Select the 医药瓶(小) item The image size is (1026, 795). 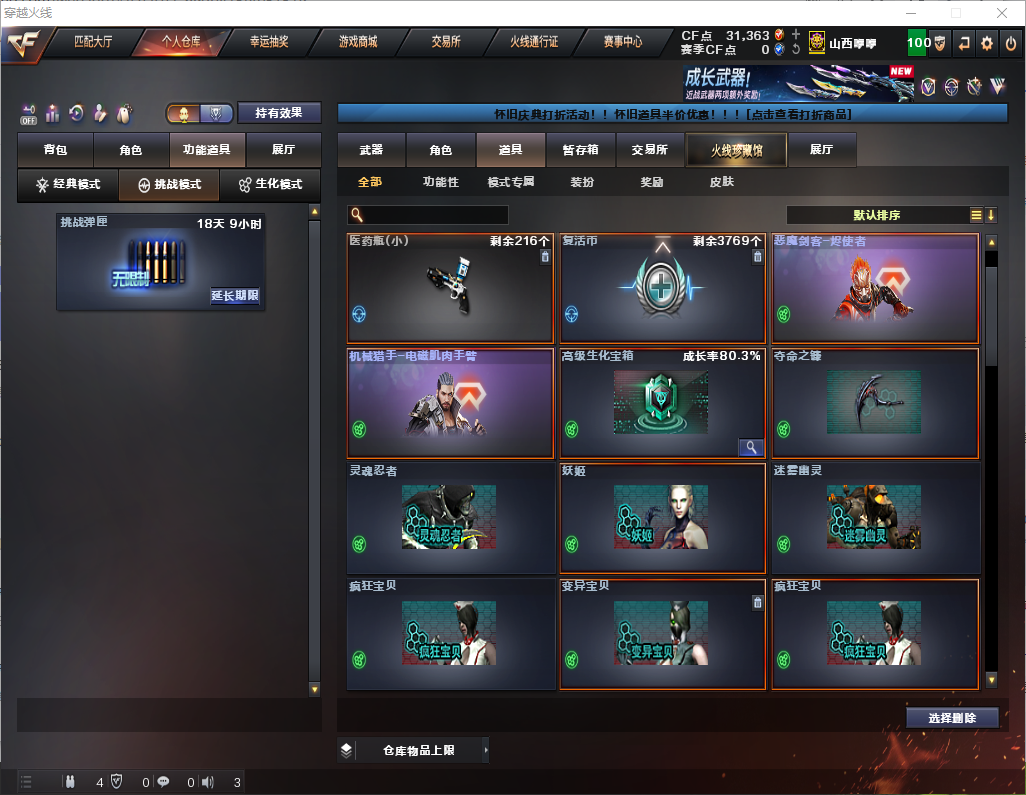tap(450, 289)
